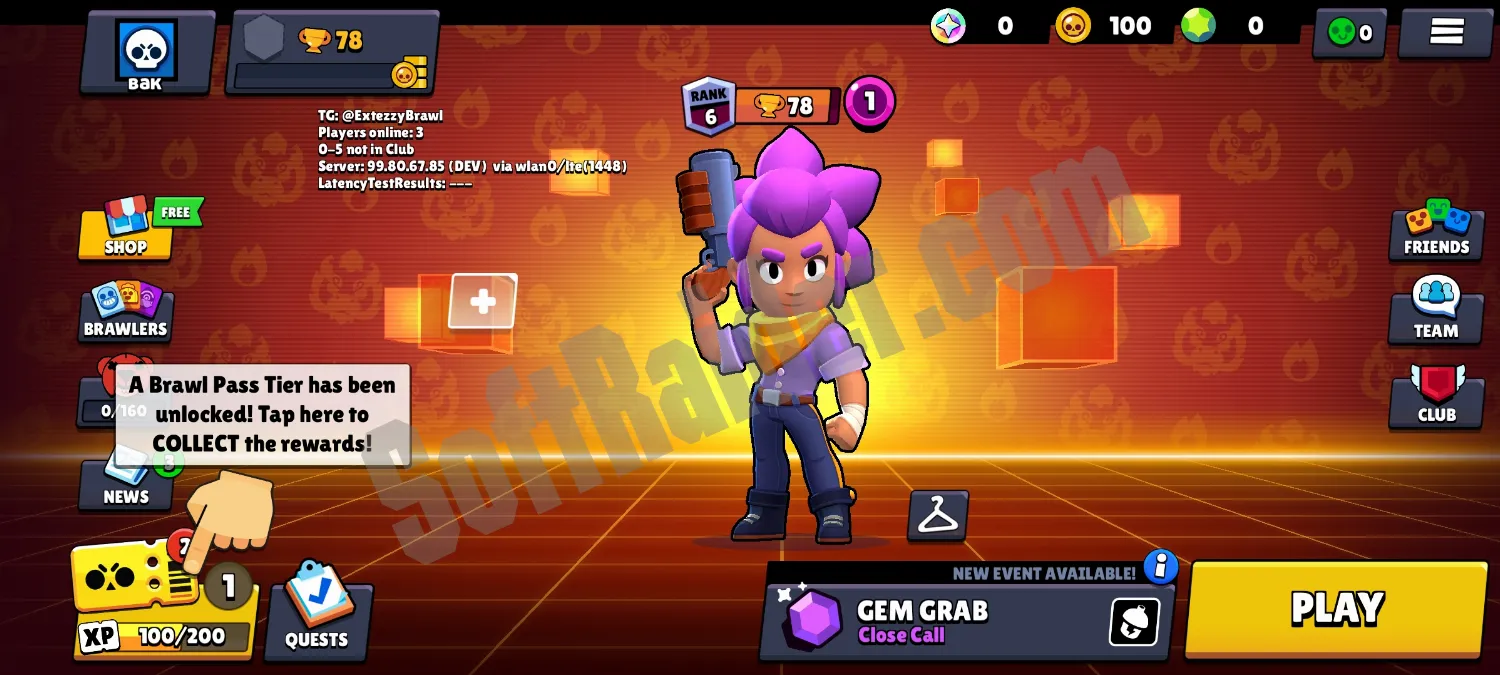Start a match with the PLAY button

point(1336,609)
